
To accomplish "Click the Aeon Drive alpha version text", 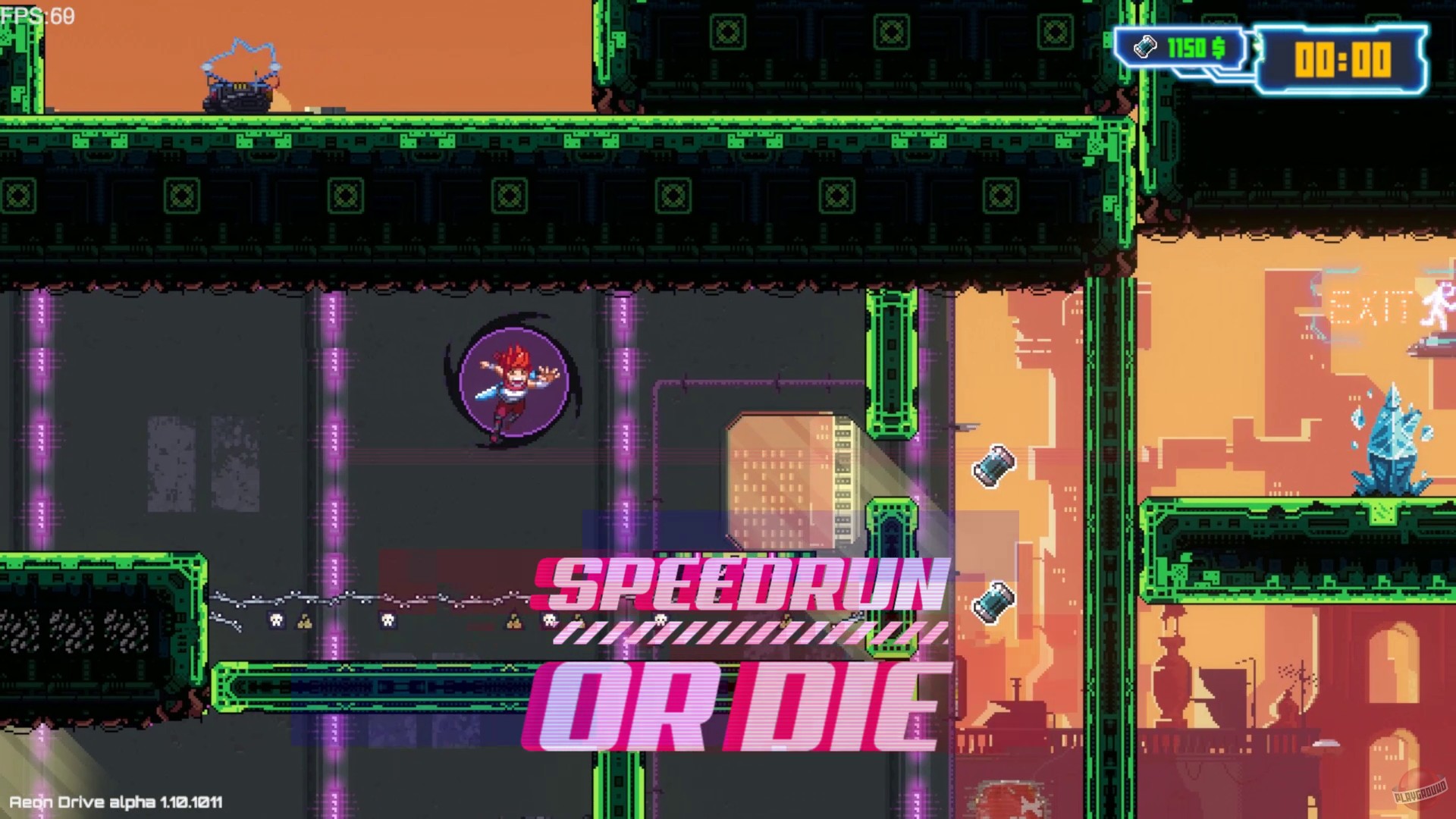I will [x=114, y=800].
